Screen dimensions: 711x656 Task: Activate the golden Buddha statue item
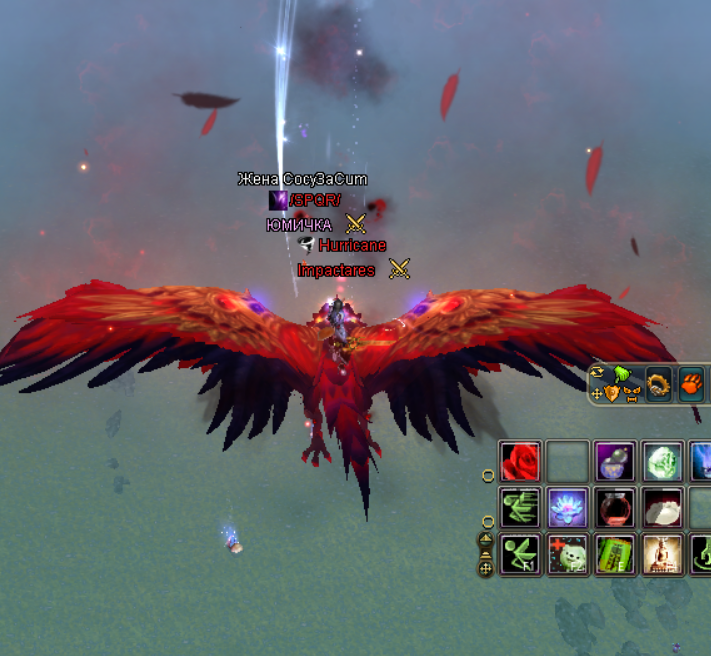coord(662,554)
